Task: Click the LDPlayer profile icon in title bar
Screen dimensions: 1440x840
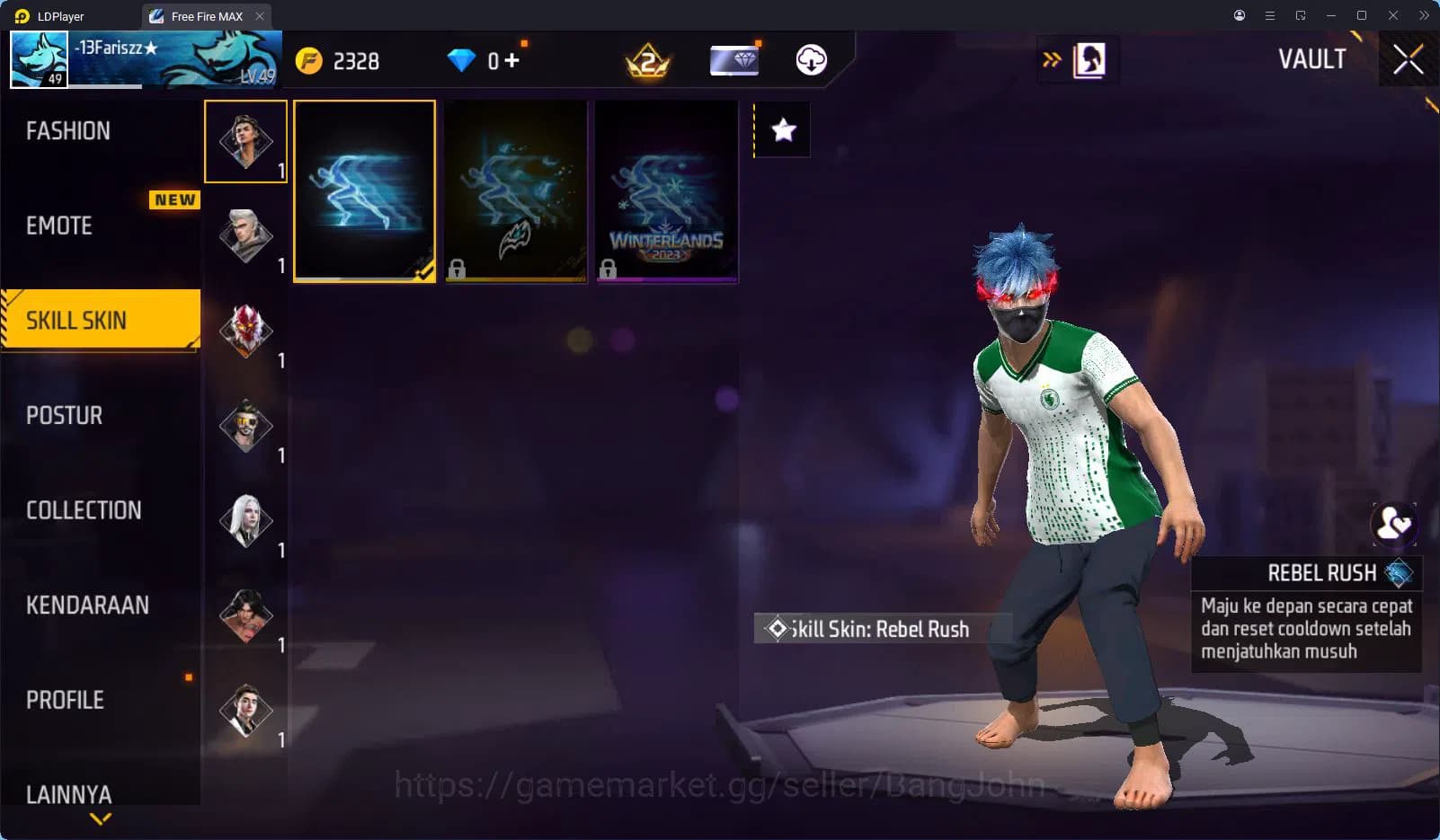Action: point(1239,15)
